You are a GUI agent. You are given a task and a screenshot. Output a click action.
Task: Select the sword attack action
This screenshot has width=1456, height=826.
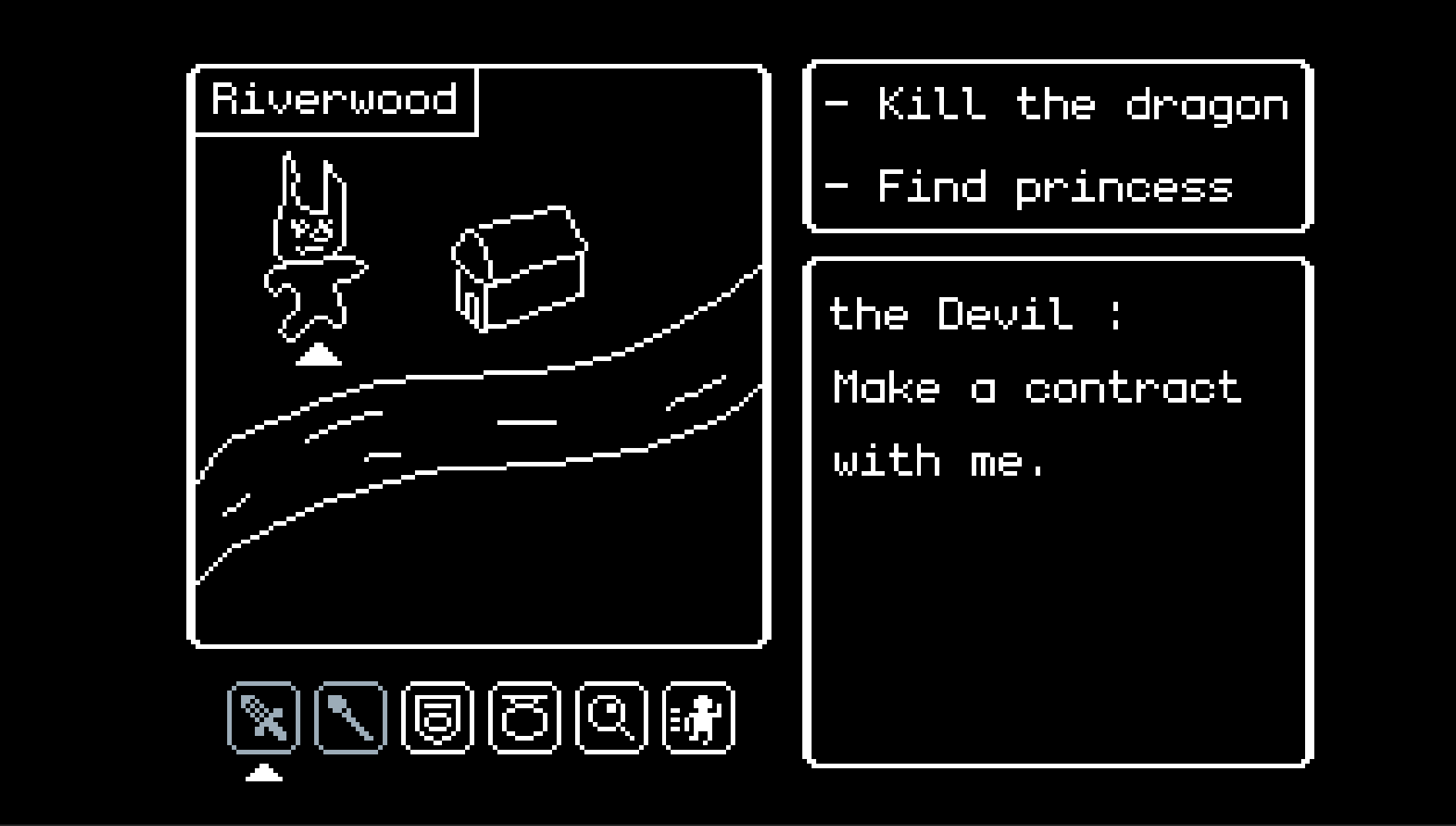(263, 717)
